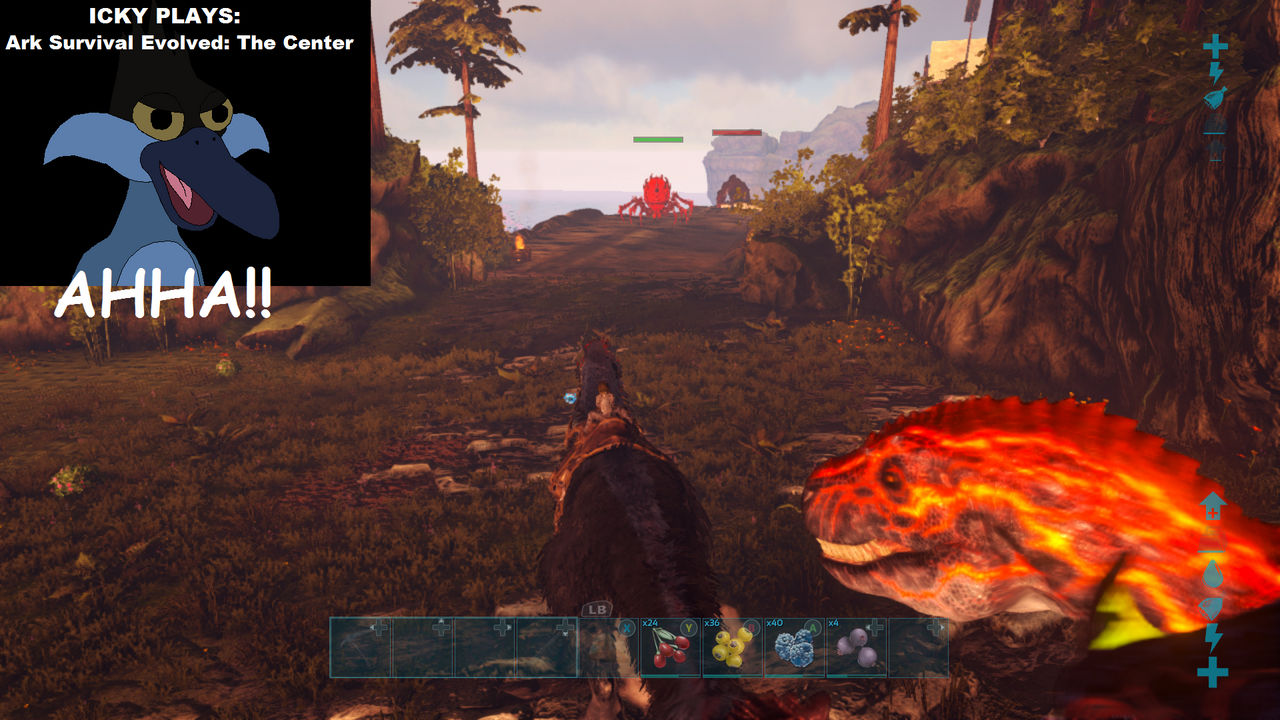Use the yellow Amarberry hotbar slot

tap(732, 647)
